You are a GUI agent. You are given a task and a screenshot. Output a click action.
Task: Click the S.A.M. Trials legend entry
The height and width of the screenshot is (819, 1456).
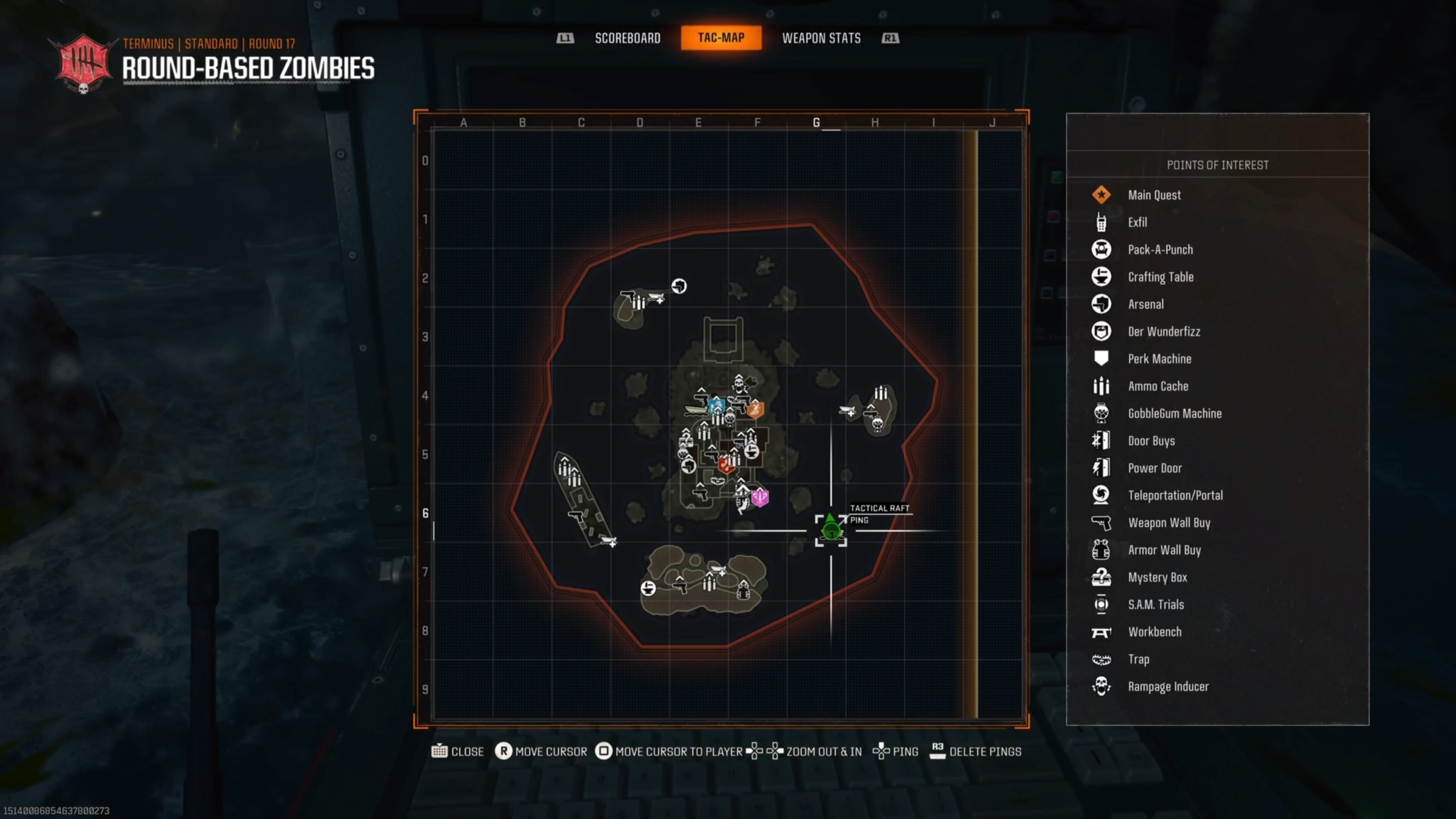tap(1155, 604)
